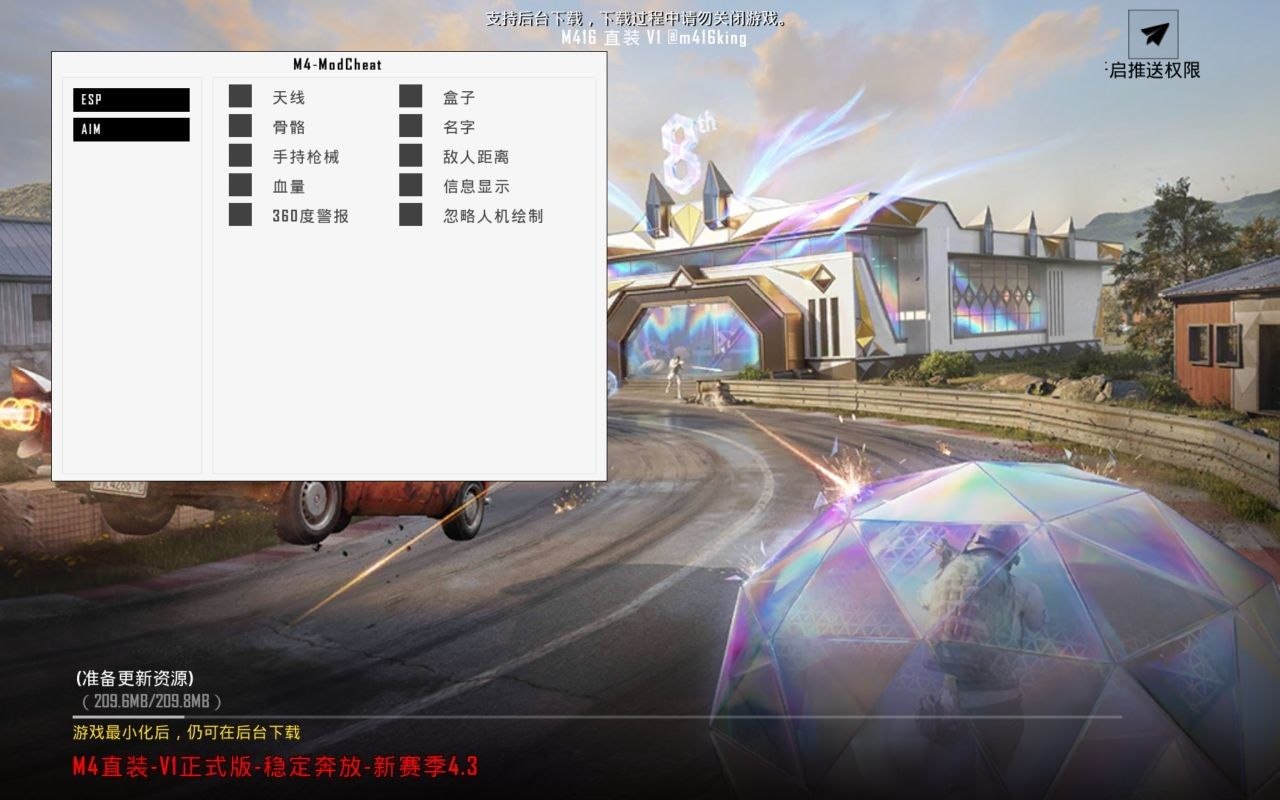Toggle the 360度警报 alert option
This screenshot has width=1280, height=800.
pyautogui.click(x=240, y=215)
